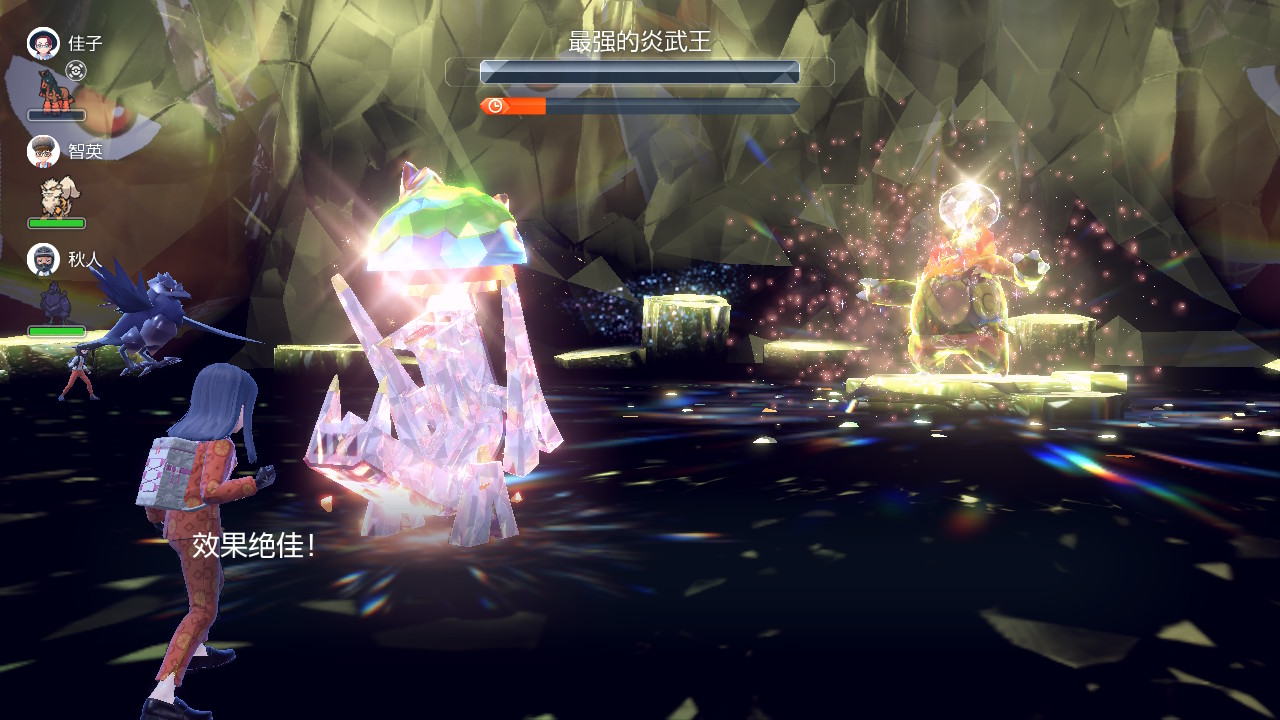Click the Mudsdale party icon
The height and width of the screenshot is (720, 1280).
tap(56, 89)
